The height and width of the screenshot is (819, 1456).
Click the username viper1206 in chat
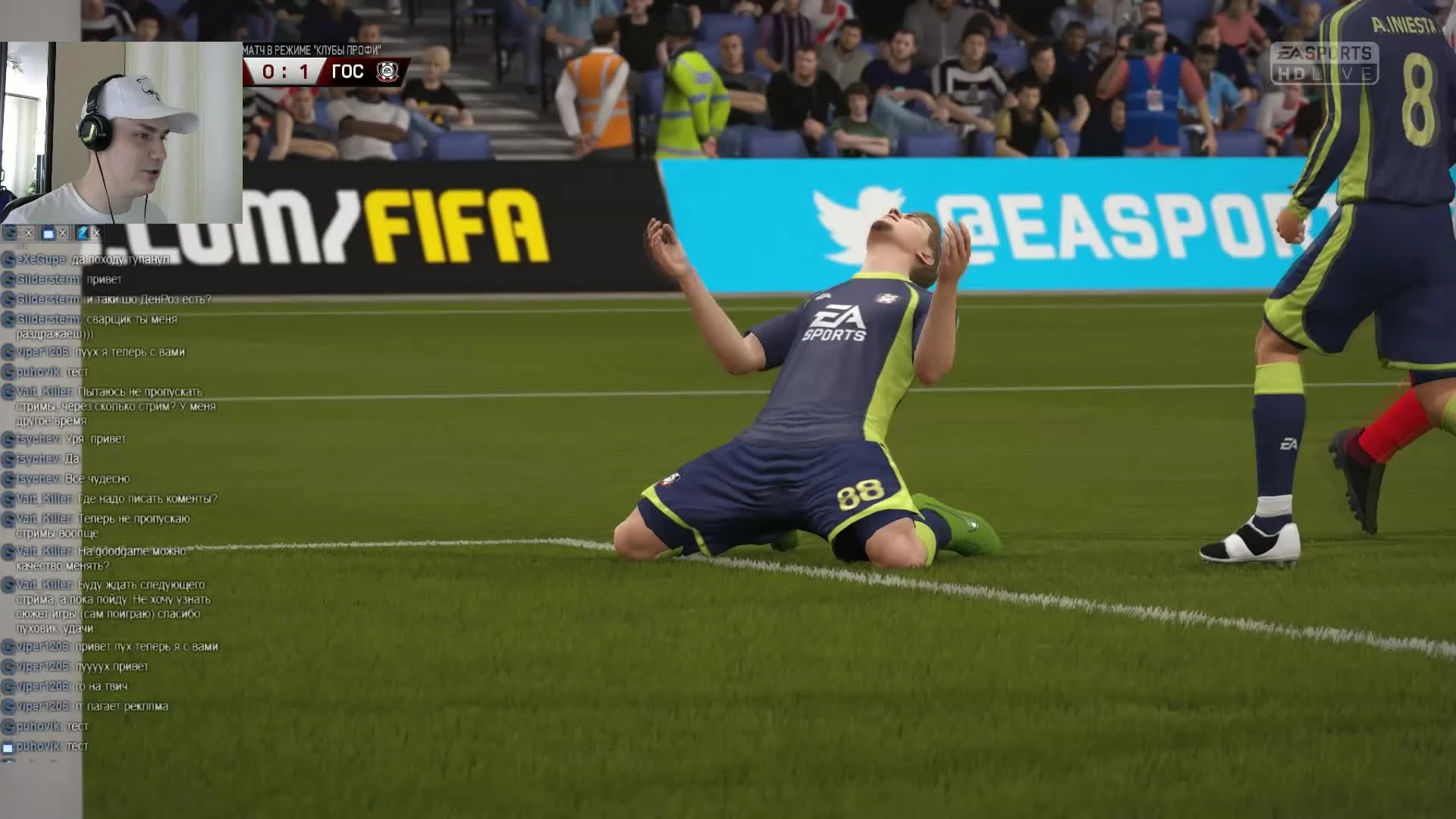42,352
